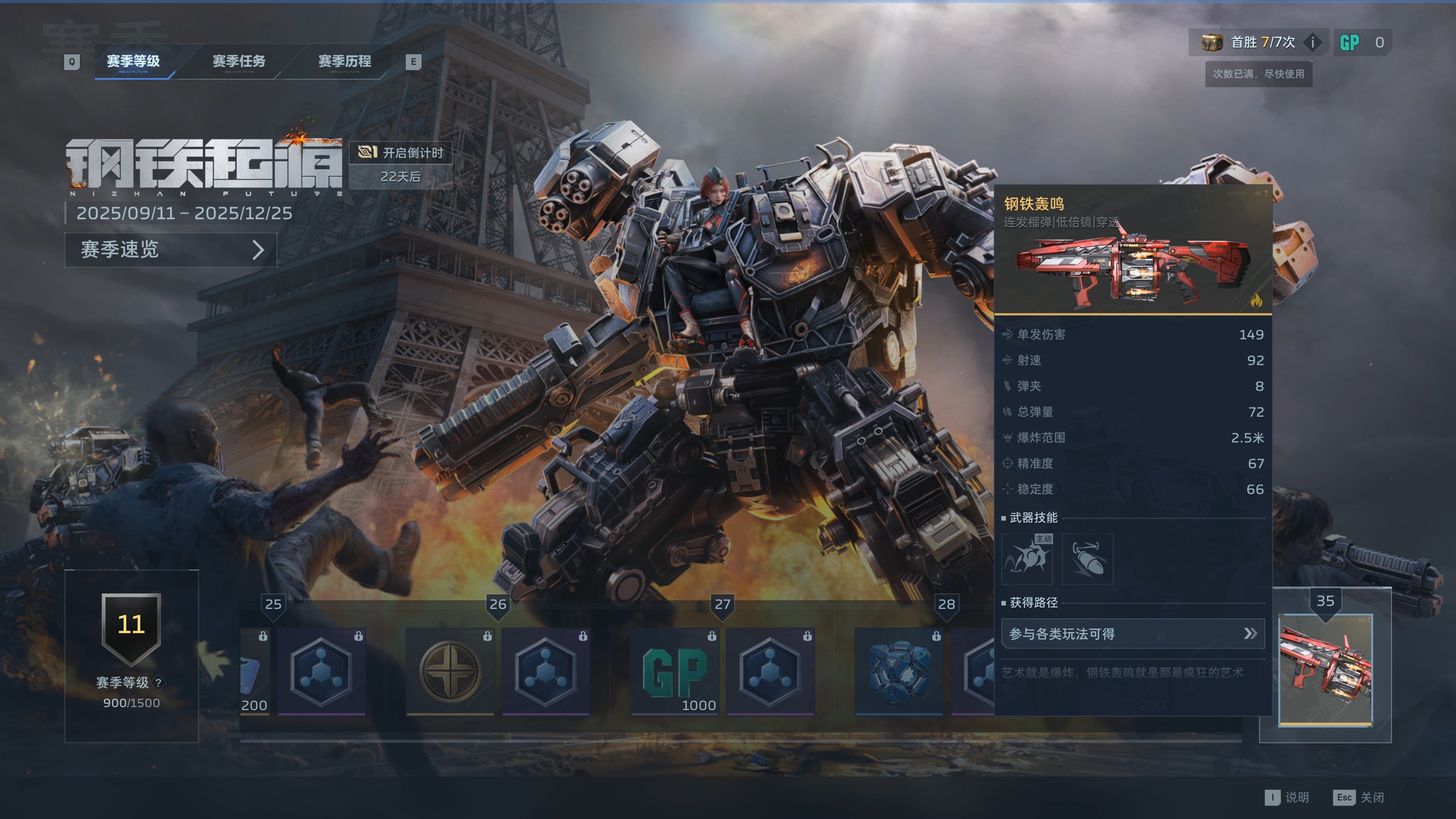The width and height of the screenshot is (1456, 819).
Task: Open the GP currency balance
Action: coord(1362,43)
